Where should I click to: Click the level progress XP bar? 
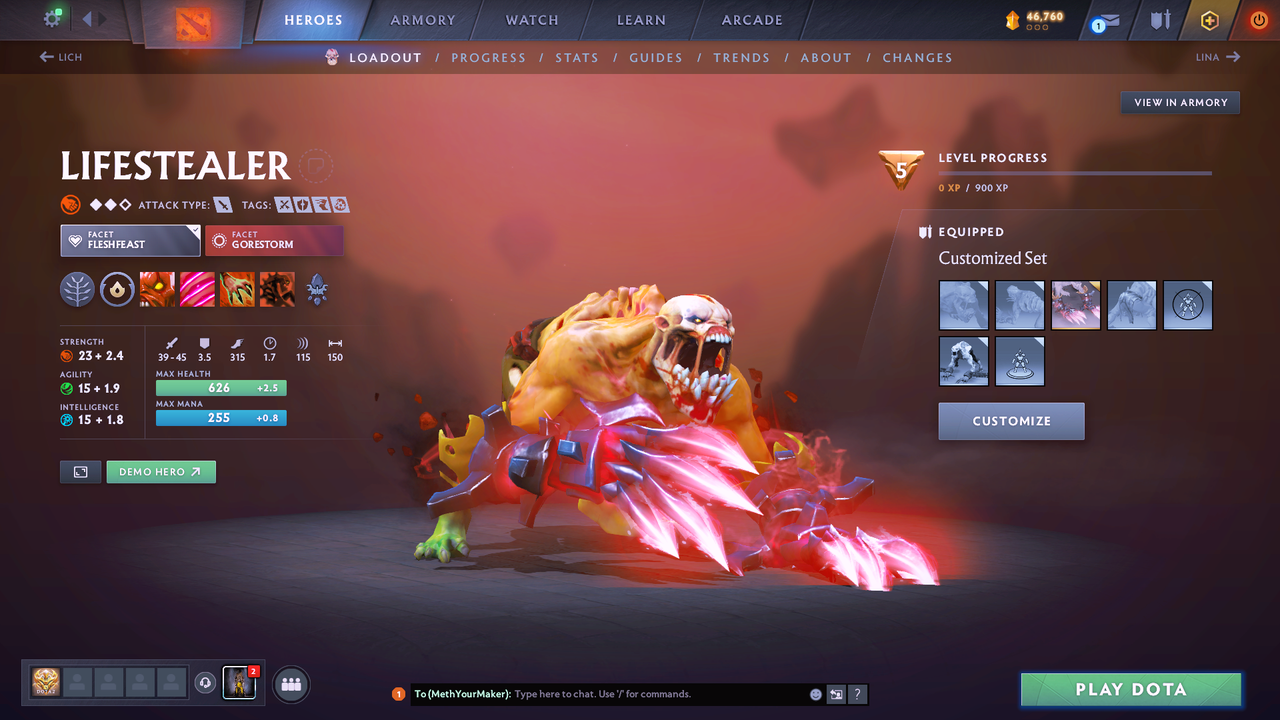[x=1075, y=172]
